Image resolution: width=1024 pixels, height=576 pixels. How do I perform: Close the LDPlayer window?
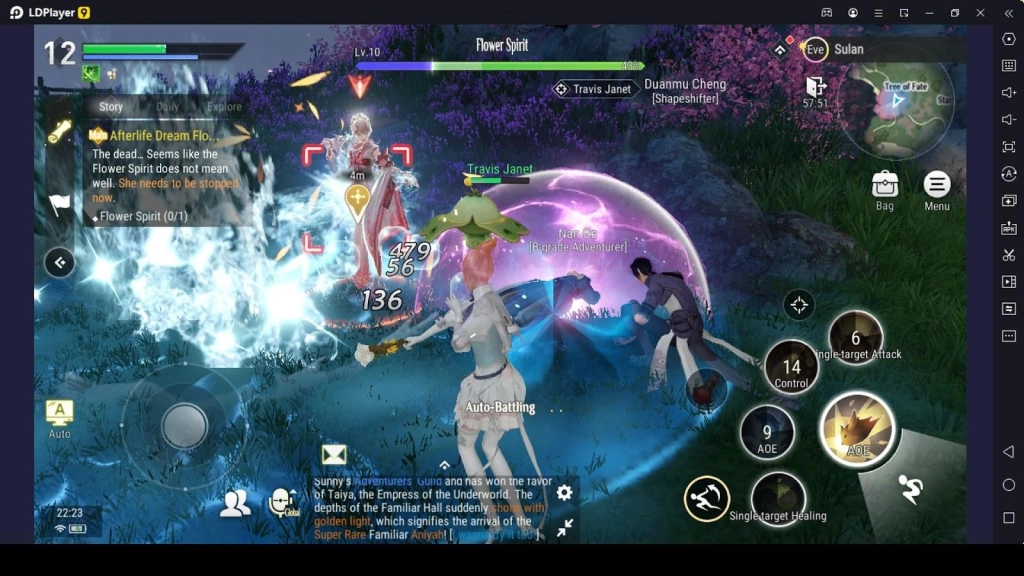tap(981, 13)
